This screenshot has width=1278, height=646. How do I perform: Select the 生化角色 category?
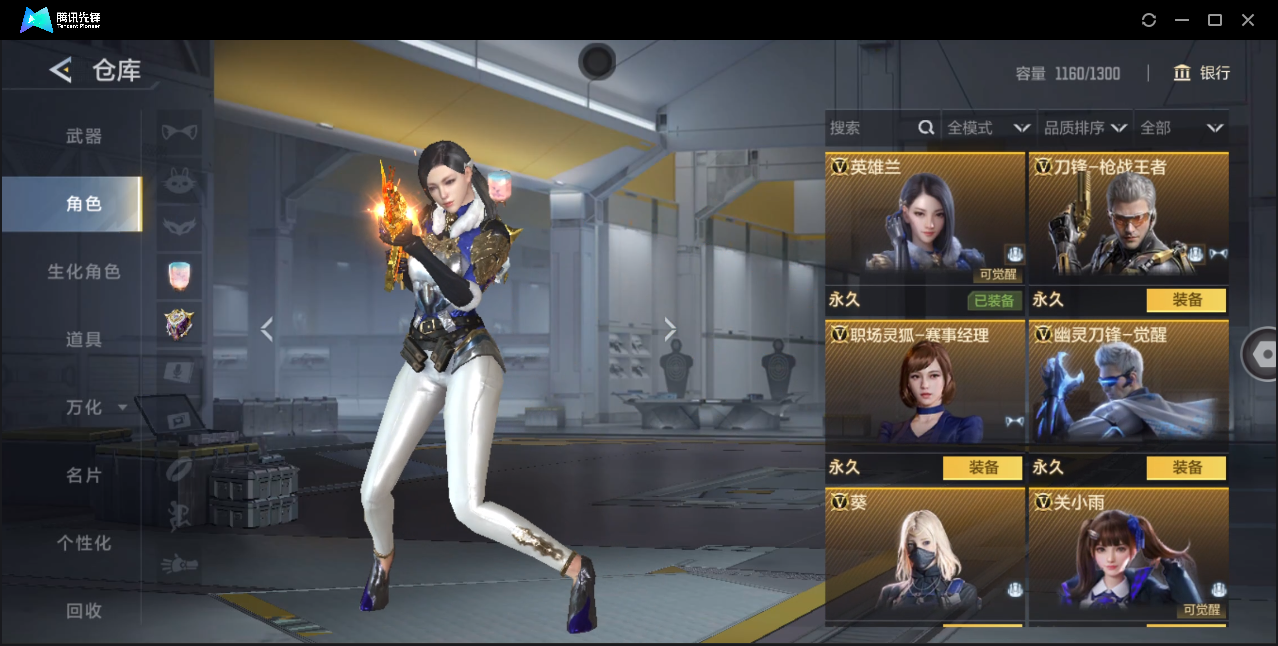[x=84, y=272]
